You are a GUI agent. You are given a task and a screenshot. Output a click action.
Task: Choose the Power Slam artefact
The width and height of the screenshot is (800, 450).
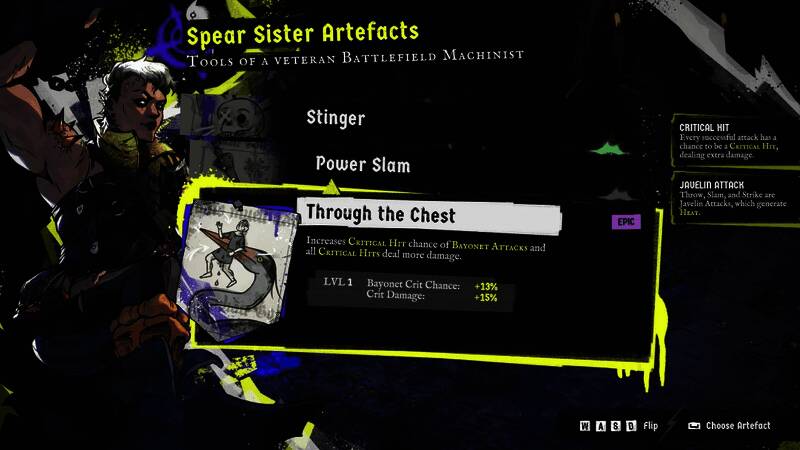coord(362,164)
